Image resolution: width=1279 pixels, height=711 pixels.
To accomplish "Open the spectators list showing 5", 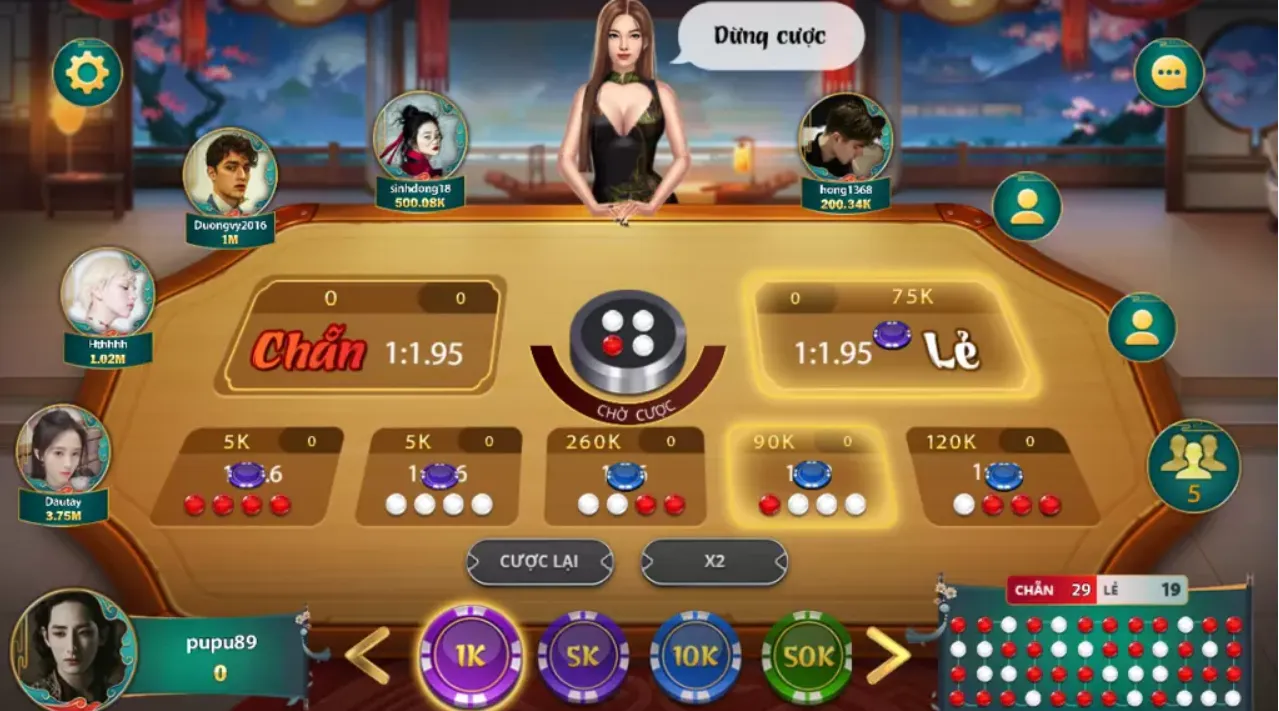I will click(1193, 465).
